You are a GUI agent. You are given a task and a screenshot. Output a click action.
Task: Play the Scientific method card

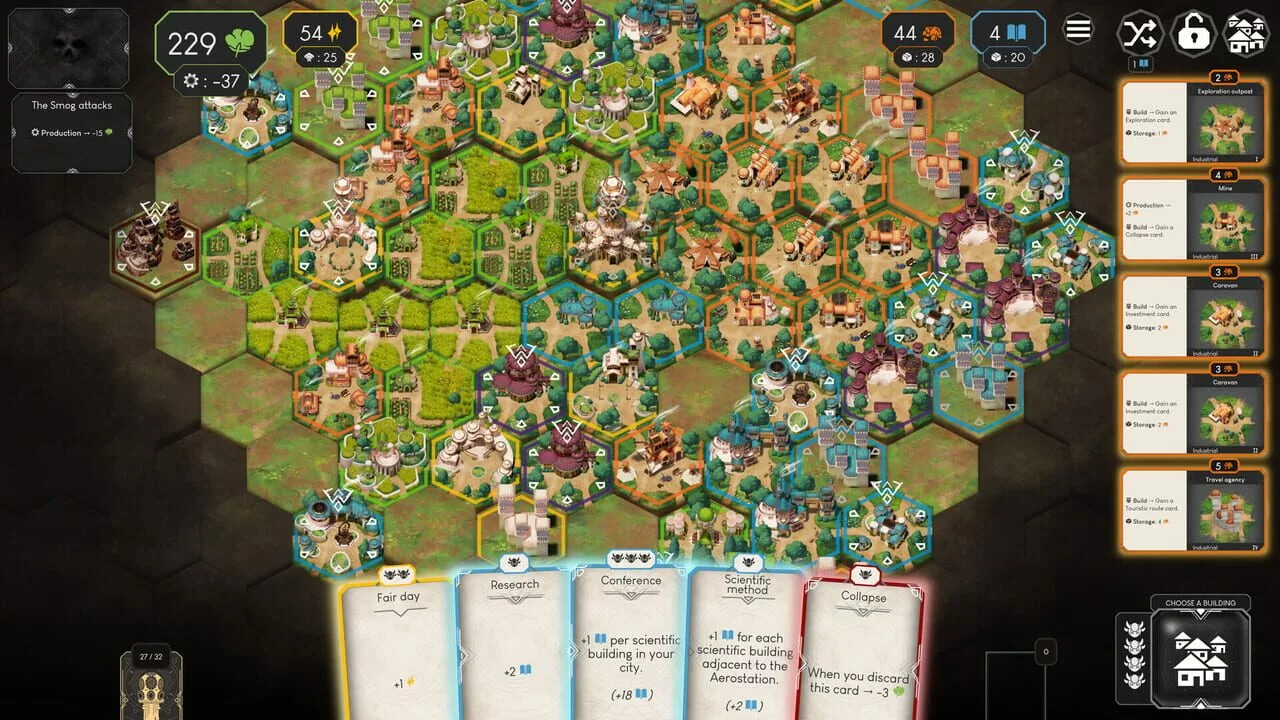coord(746,645)
